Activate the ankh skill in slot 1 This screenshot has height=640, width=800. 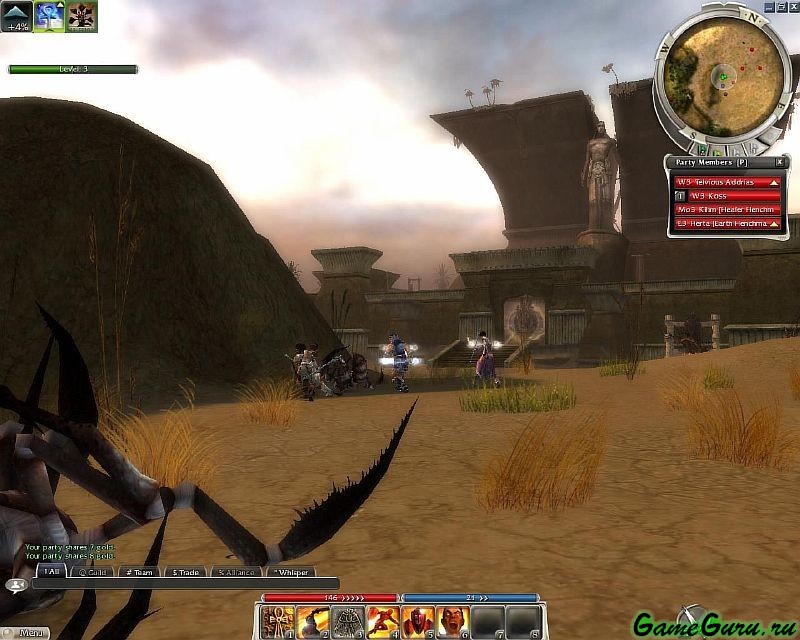(278, 621)
